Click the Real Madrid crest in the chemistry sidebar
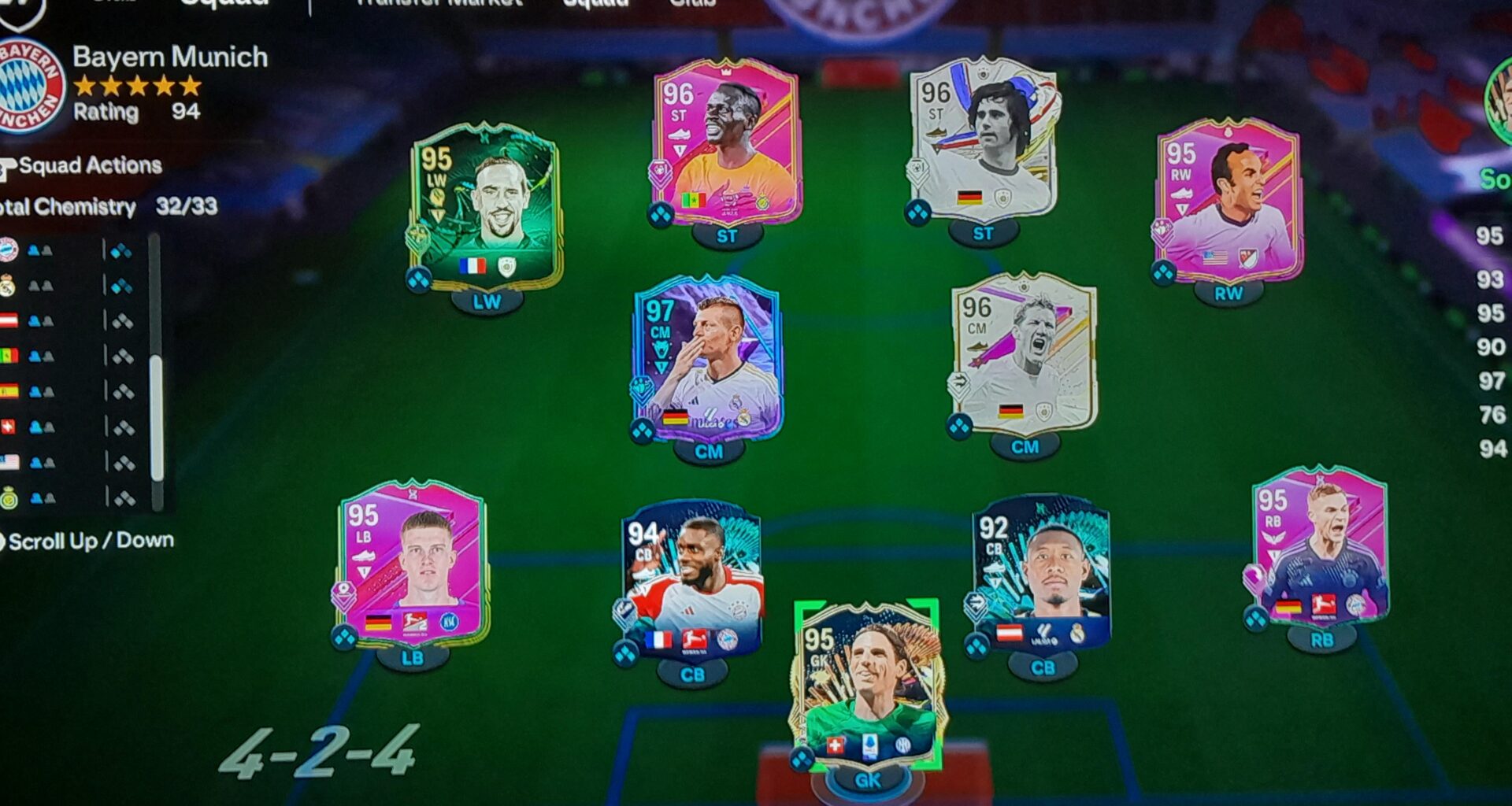1512x806 pixels. 8,285
